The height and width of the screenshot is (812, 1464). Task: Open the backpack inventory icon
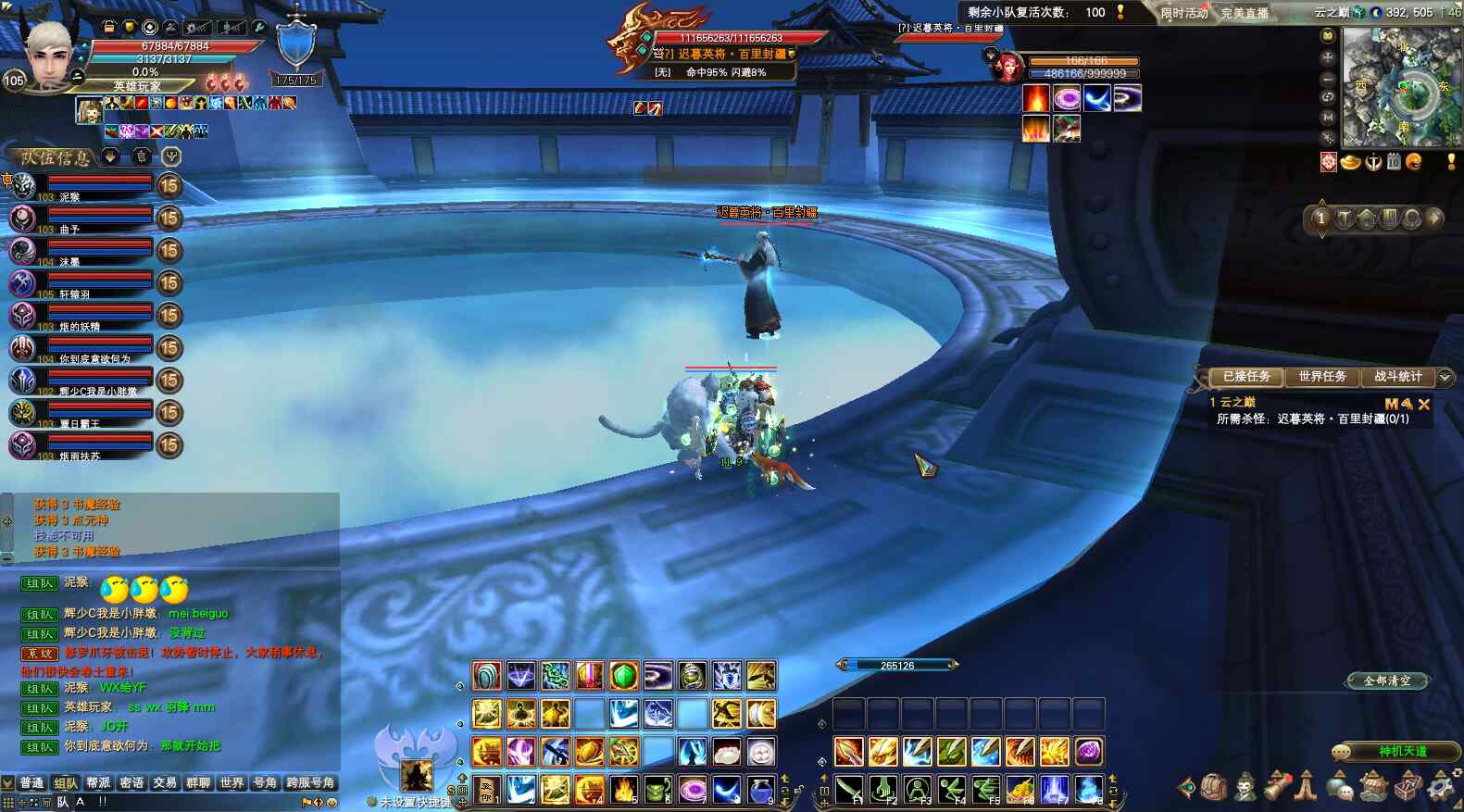click(1213, 788)
